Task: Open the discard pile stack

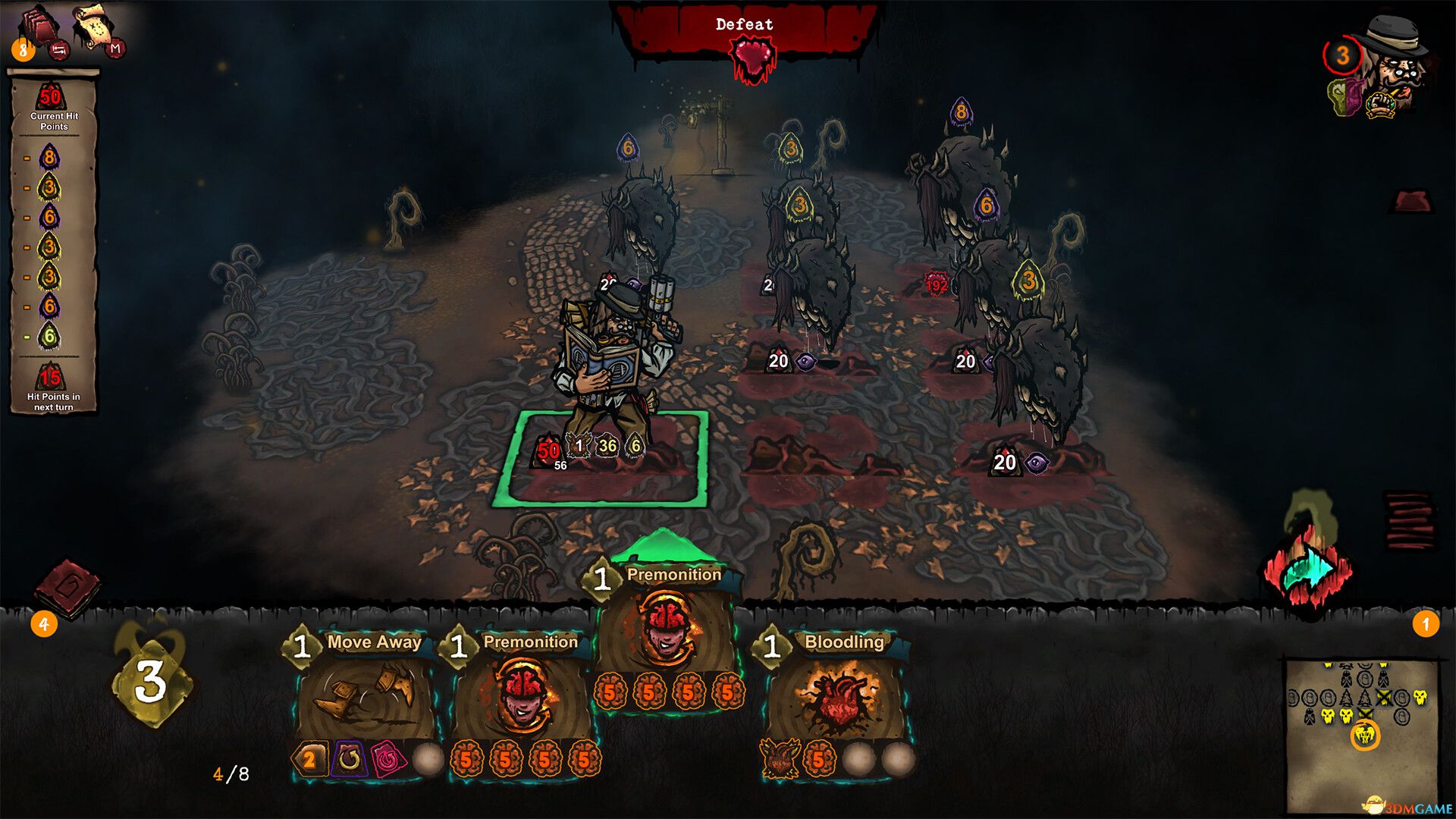Action: click(1409, 519)
